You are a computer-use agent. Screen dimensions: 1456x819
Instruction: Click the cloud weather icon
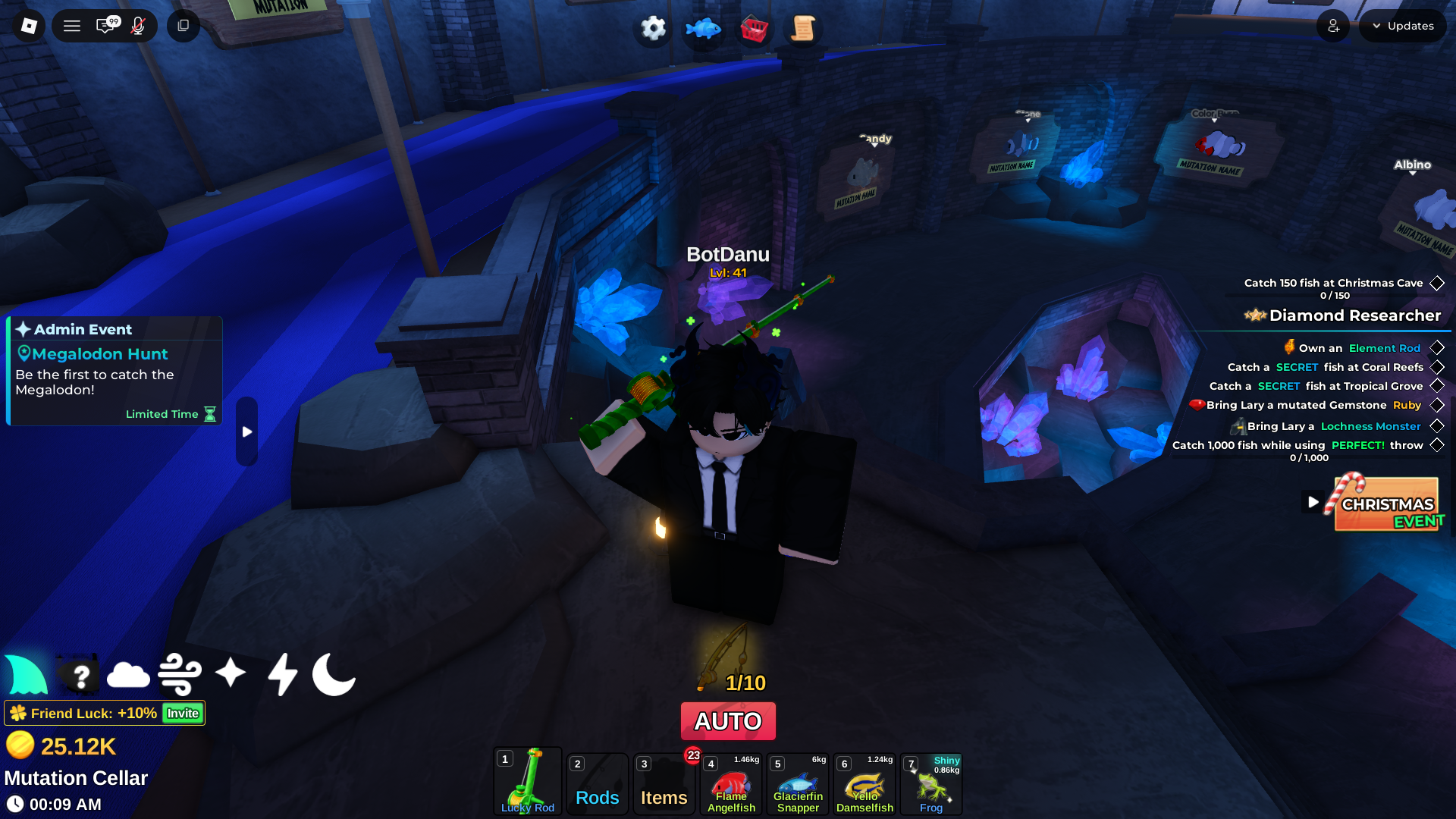pyautogui.click(x=127, y=675)
